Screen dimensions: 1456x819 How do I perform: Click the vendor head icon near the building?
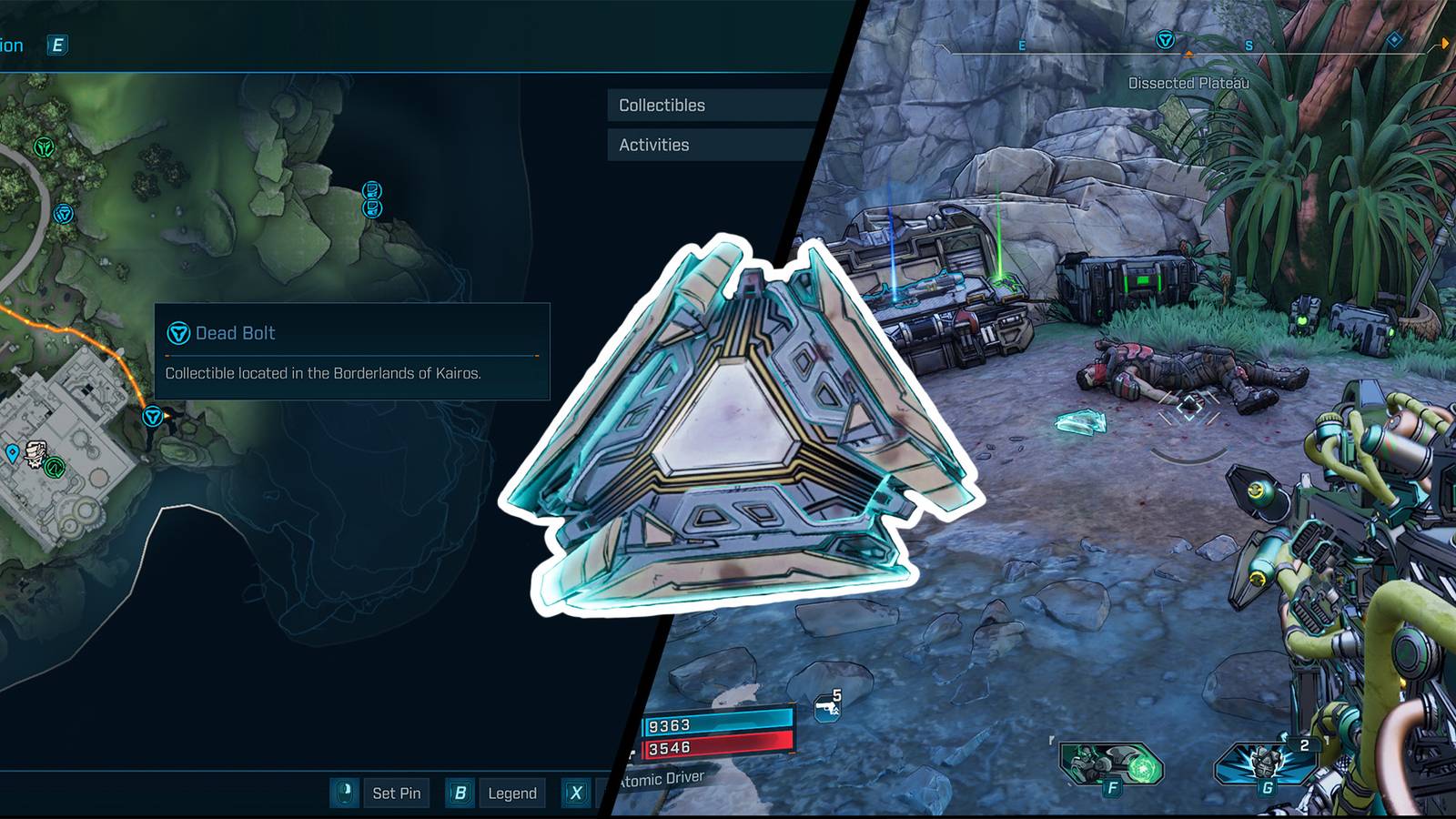click(35, 455)
